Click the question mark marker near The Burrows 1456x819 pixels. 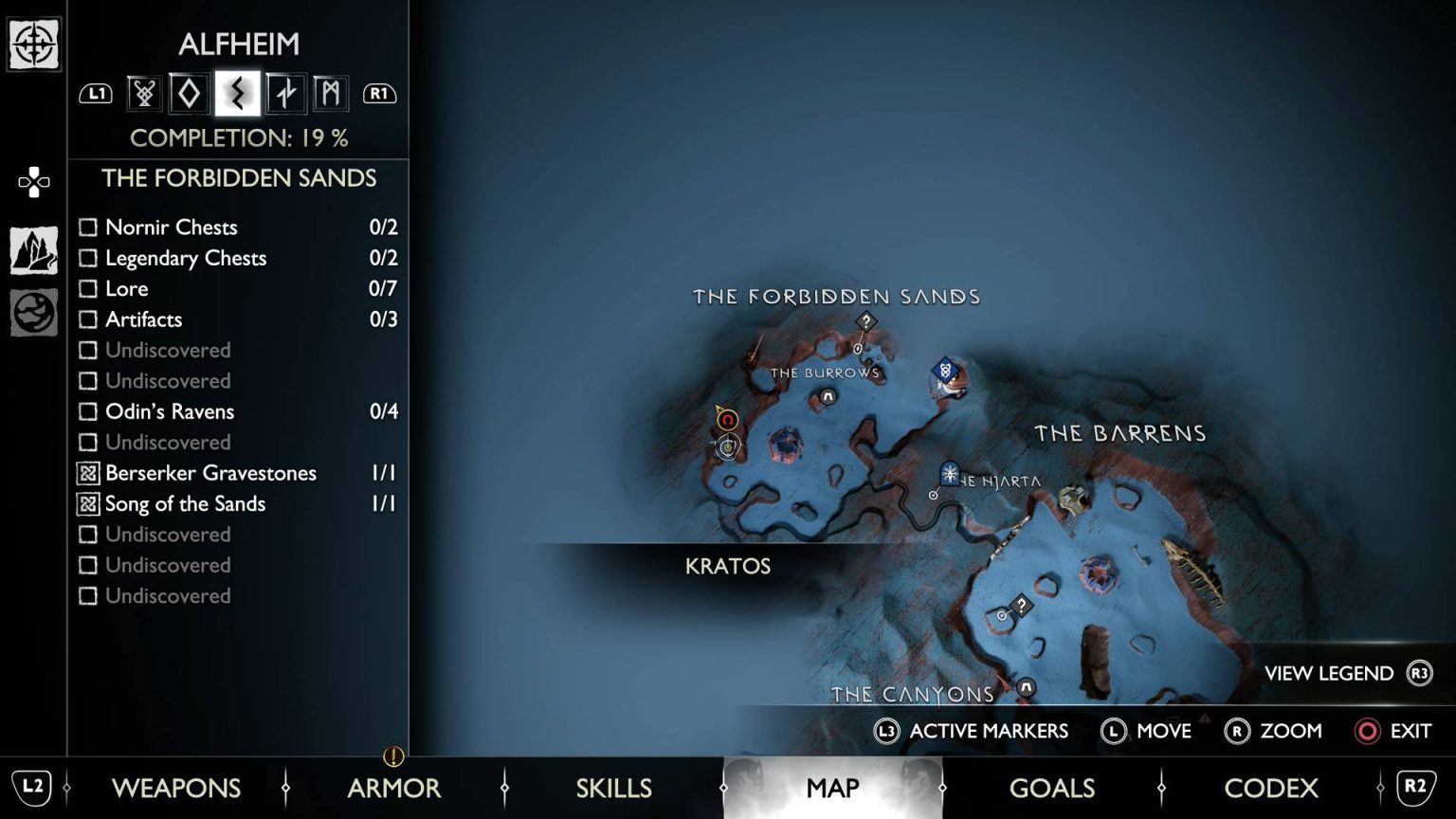point(865,322)
